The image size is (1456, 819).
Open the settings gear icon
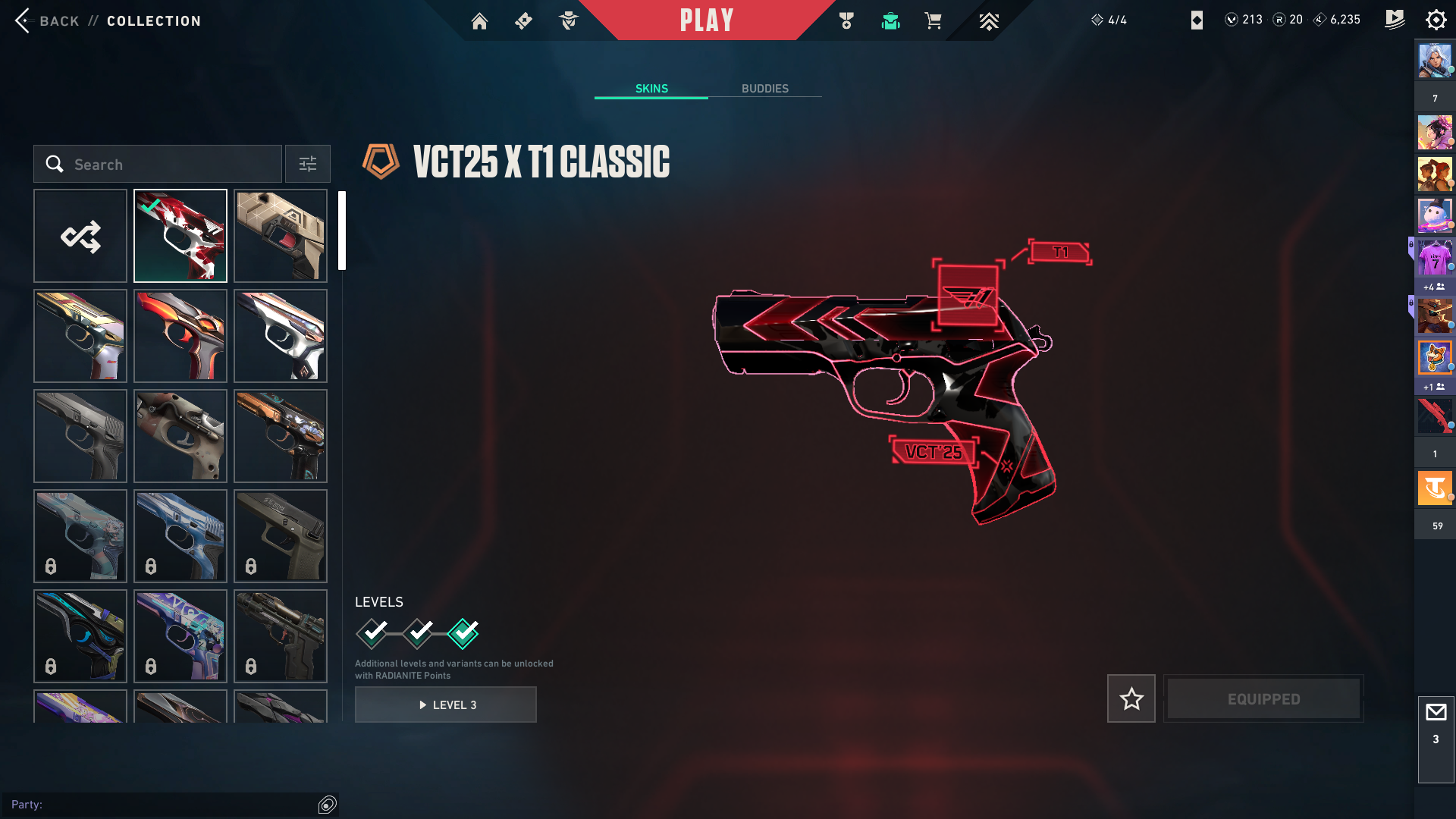pyautogui.click(x=1436, y=20)
